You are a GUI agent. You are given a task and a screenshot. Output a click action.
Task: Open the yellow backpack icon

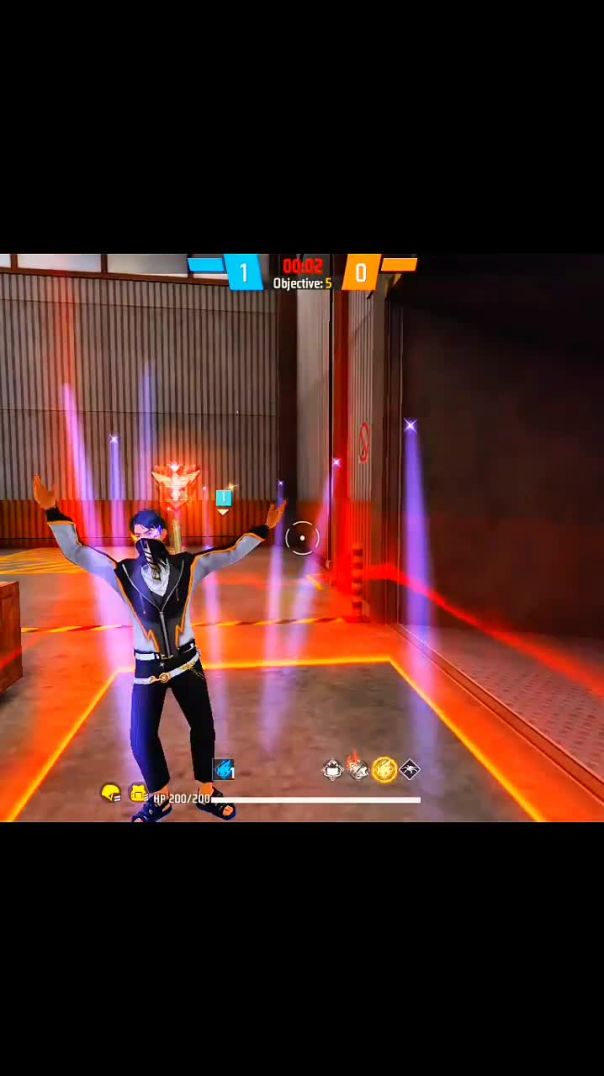(x=139, y=794)
